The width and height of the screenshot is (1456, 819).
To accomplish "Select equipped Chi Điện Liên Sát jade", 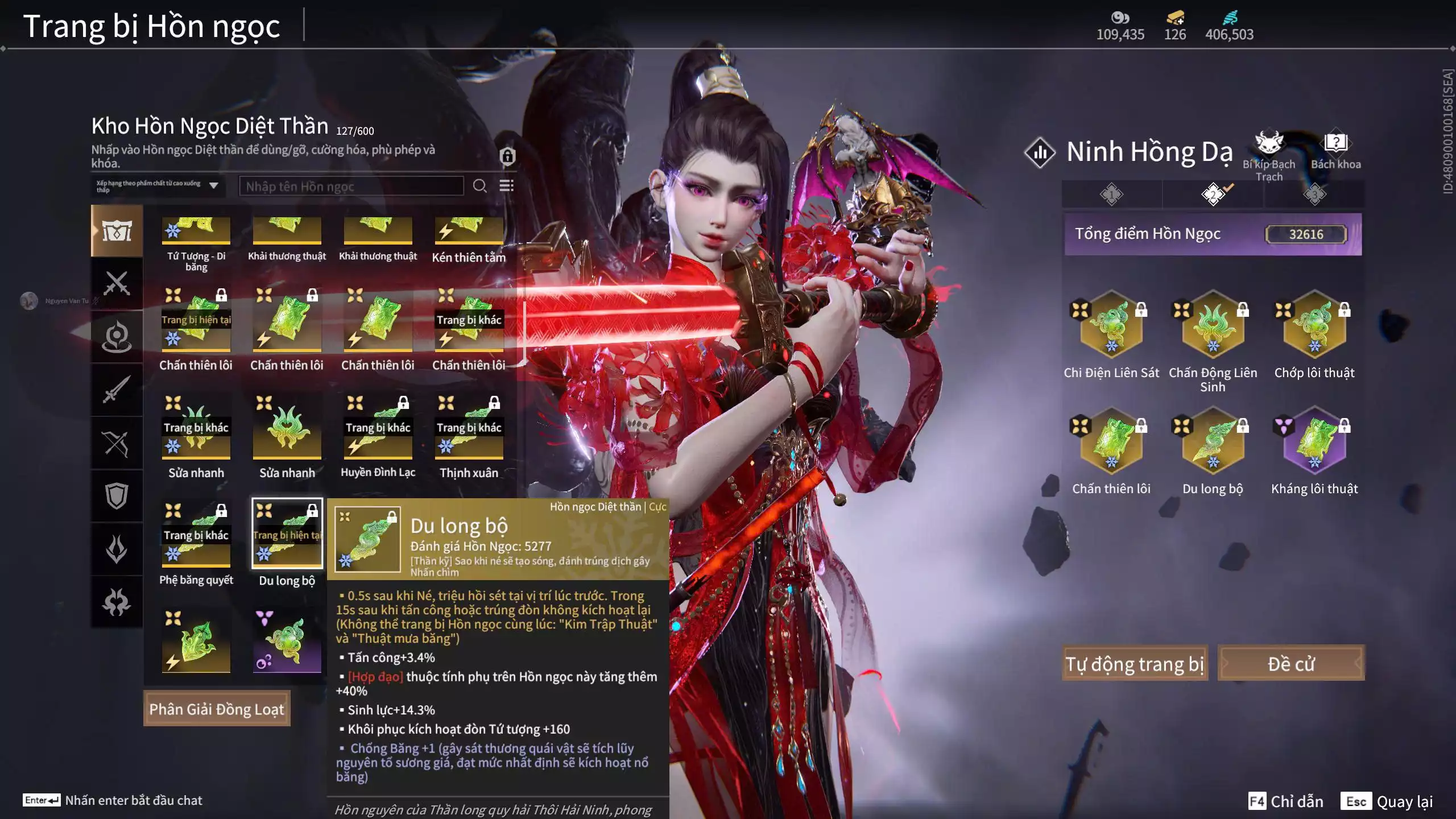I will (x=1111, y=327).
